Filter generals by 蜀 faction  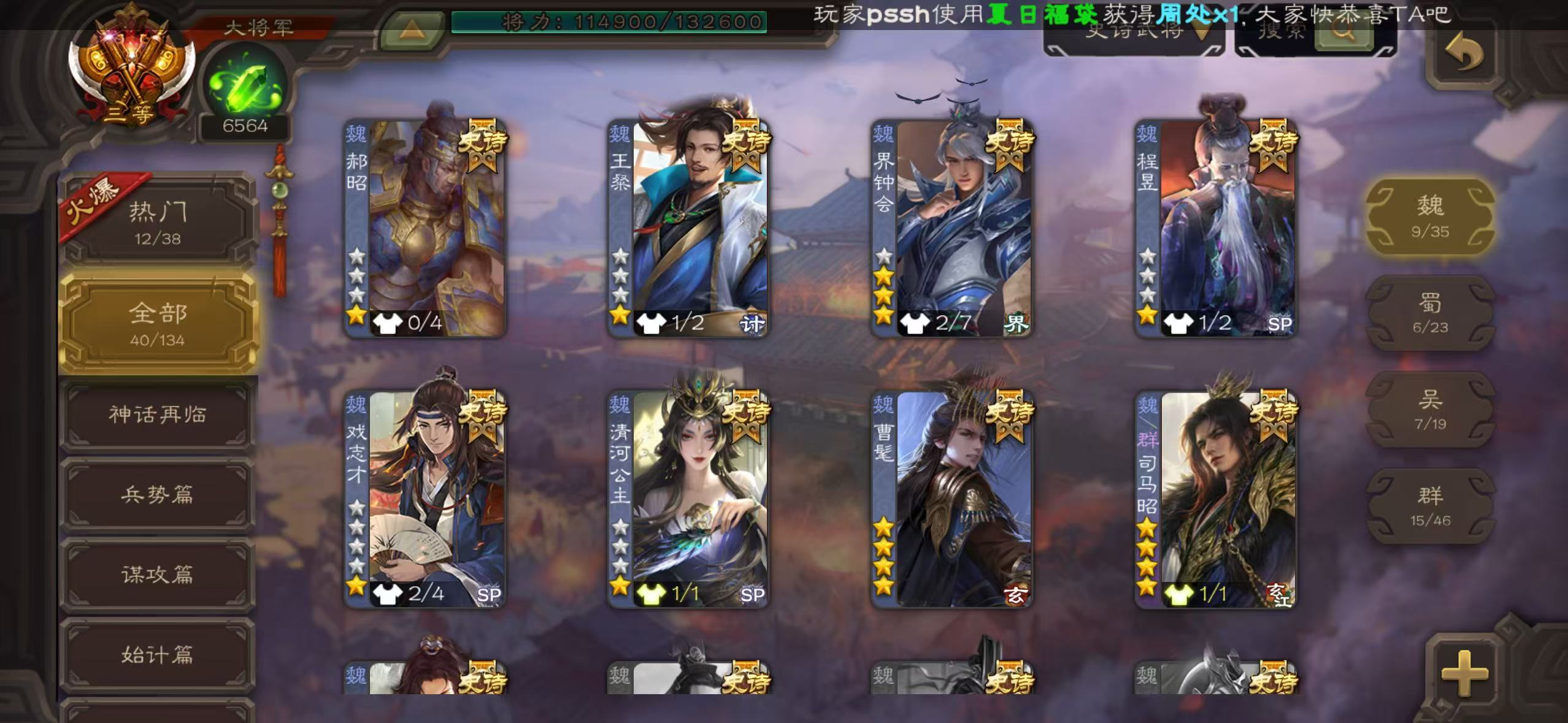1429,313
